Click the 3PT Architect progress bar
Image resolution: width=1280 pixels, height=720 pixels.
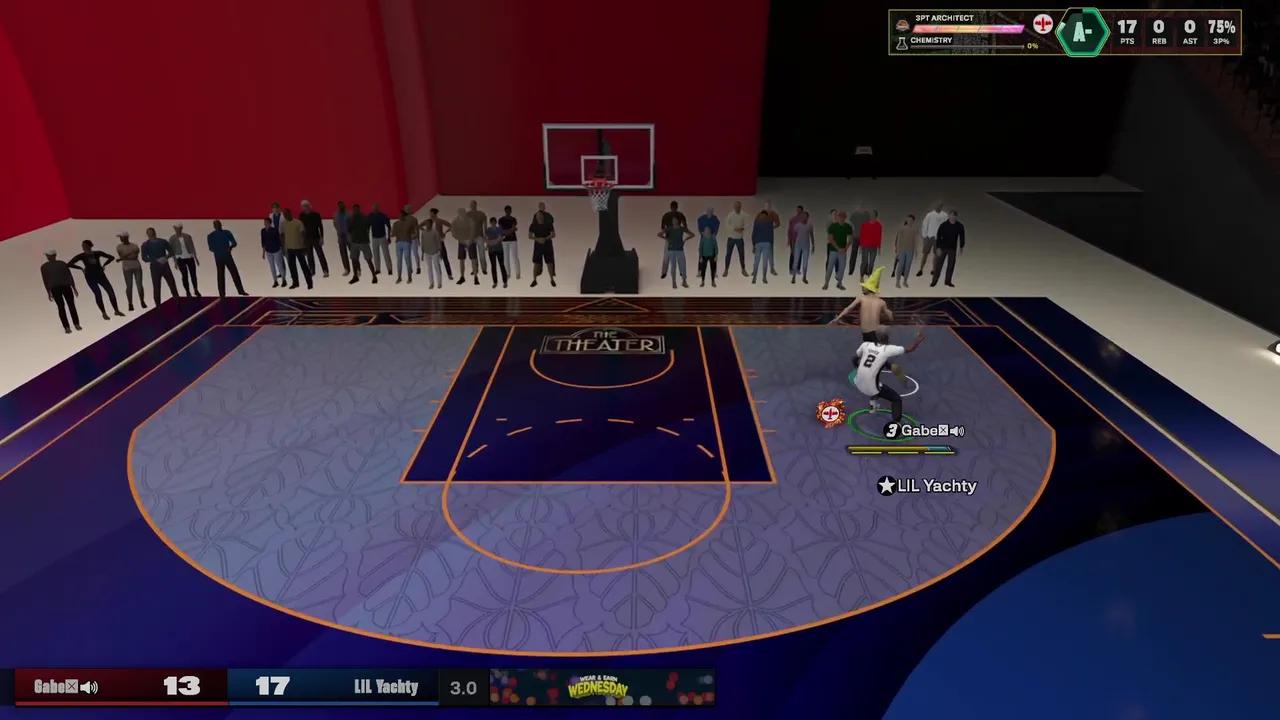coord(970,26)
